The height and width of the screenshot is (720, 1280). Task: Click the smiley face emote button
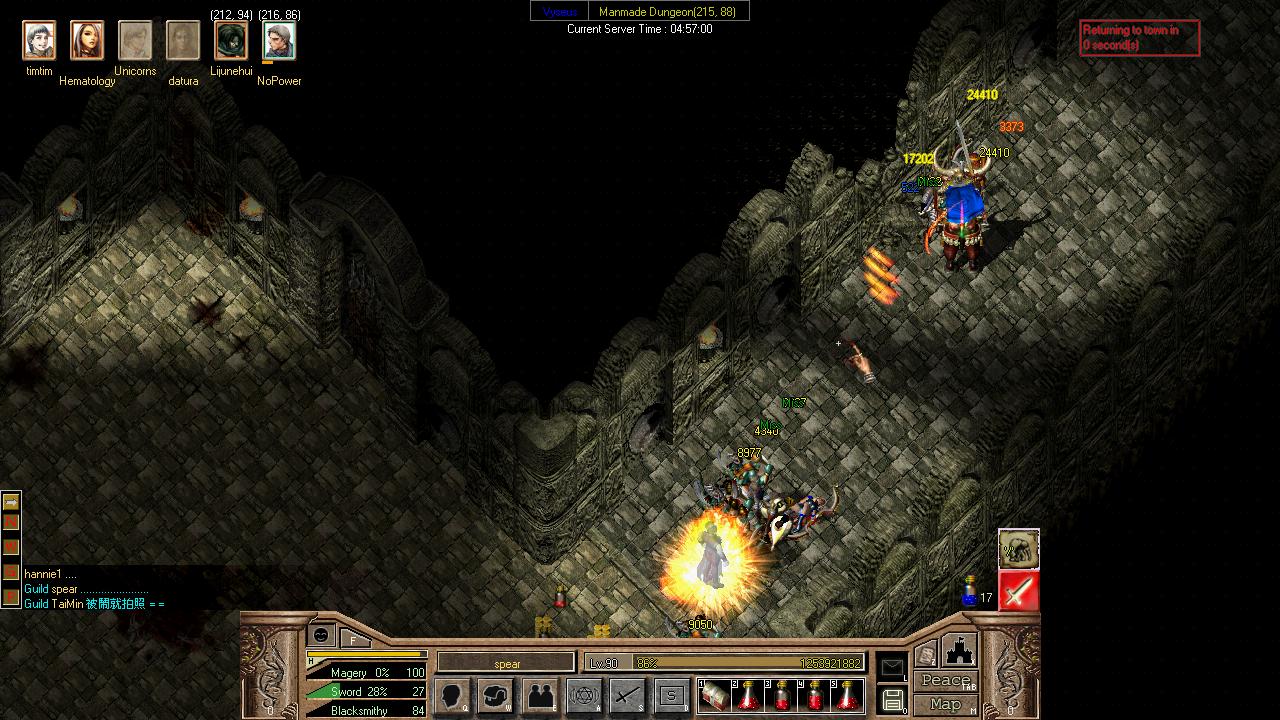click(x=321, y=635)
